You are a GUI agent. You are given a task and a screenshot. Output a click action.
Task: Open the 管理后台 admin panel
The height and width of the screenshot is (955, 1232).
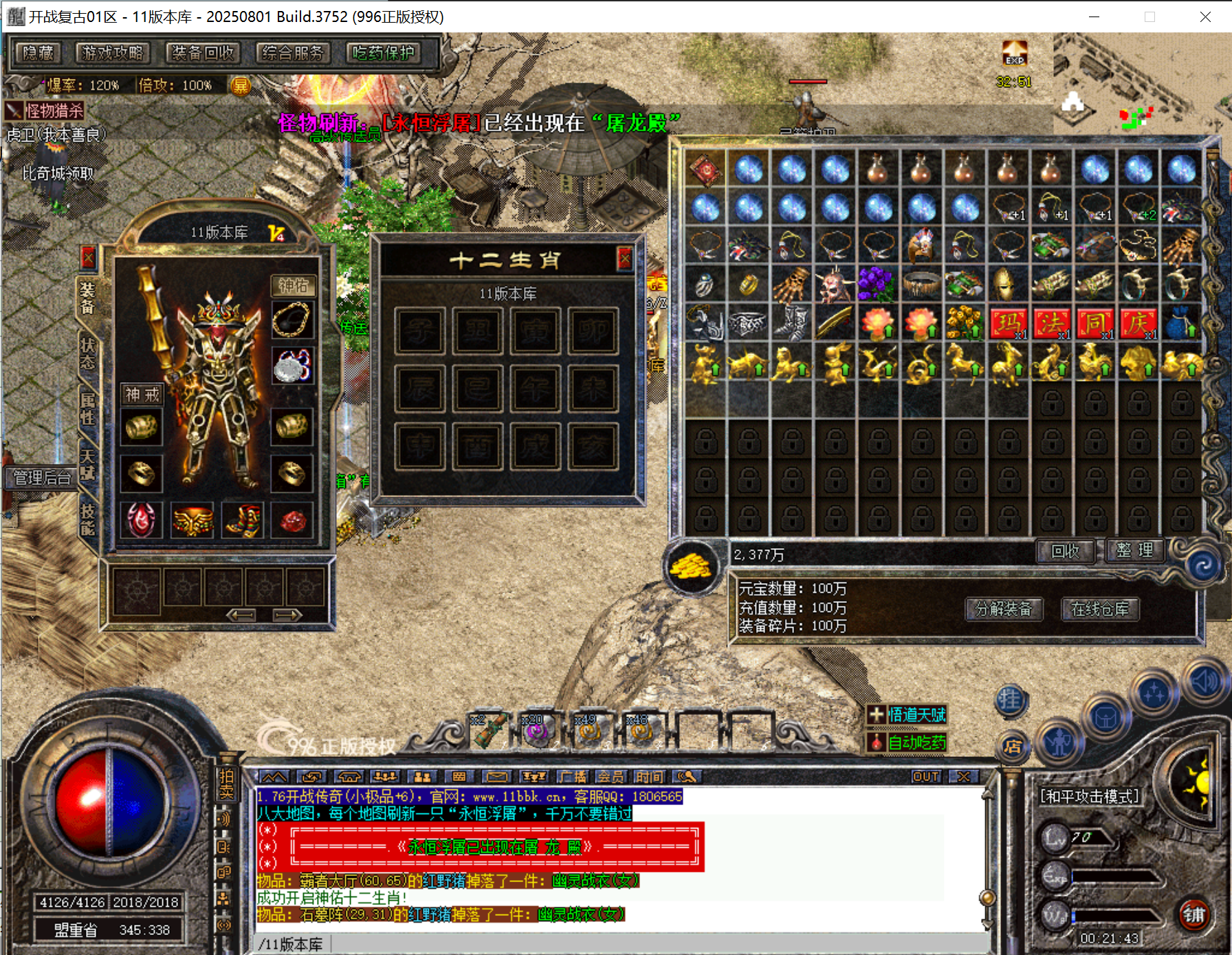43,477
